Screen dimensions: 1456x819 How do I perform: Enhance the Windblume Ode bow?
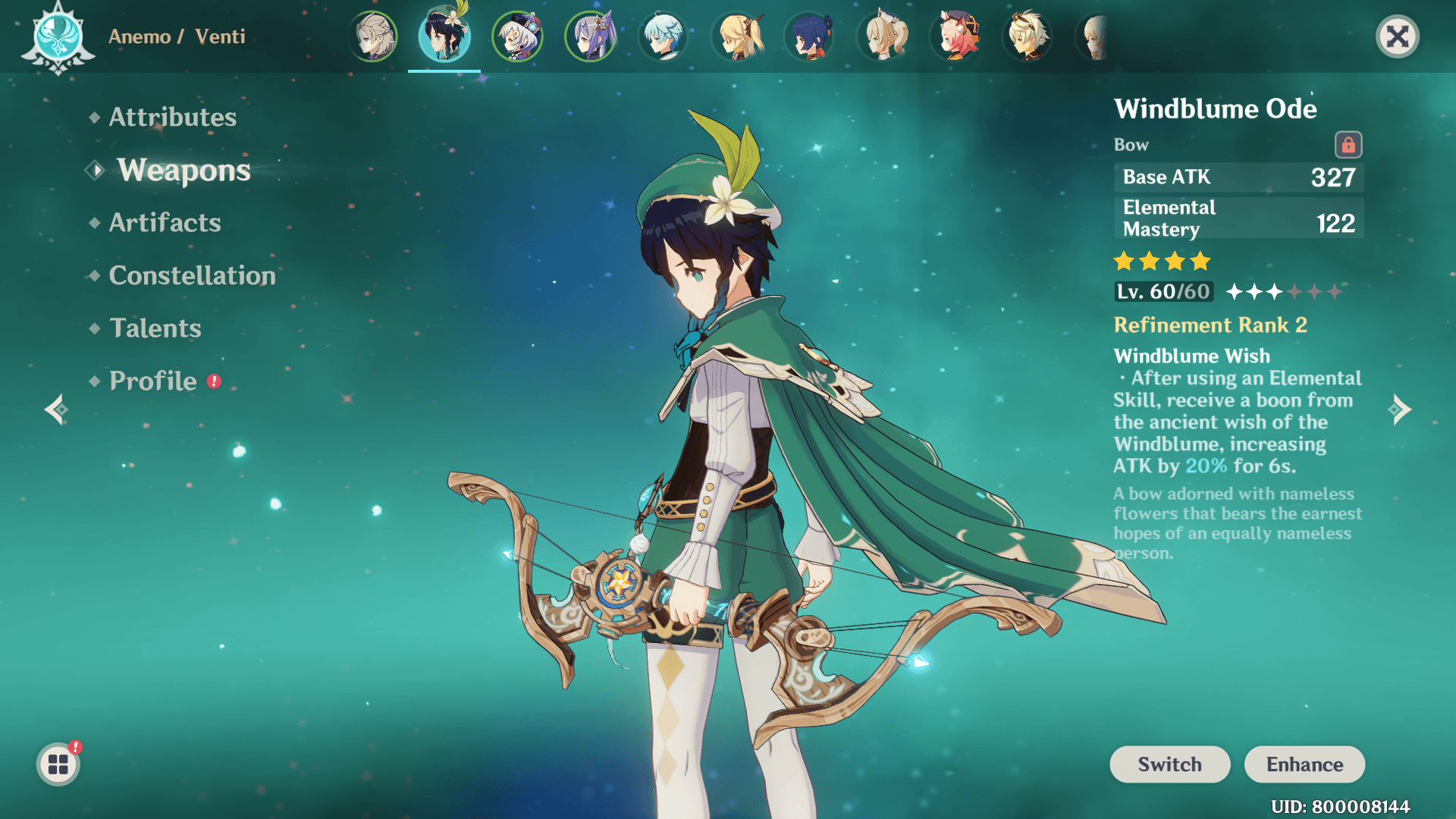click(1304, 764)
